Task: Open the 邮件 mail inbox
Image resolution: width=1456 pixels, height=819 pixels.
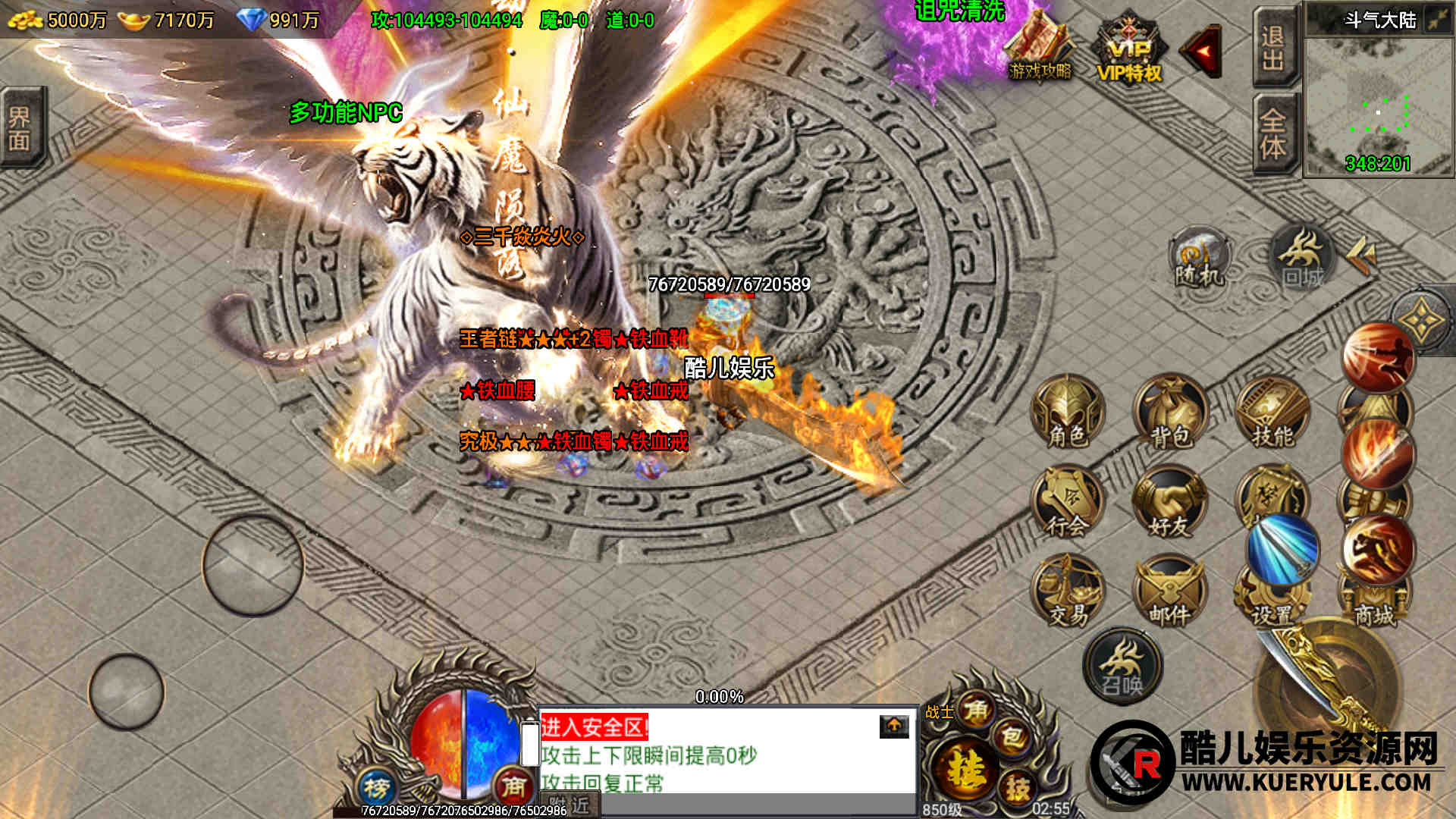Action: click(1169, 593)
